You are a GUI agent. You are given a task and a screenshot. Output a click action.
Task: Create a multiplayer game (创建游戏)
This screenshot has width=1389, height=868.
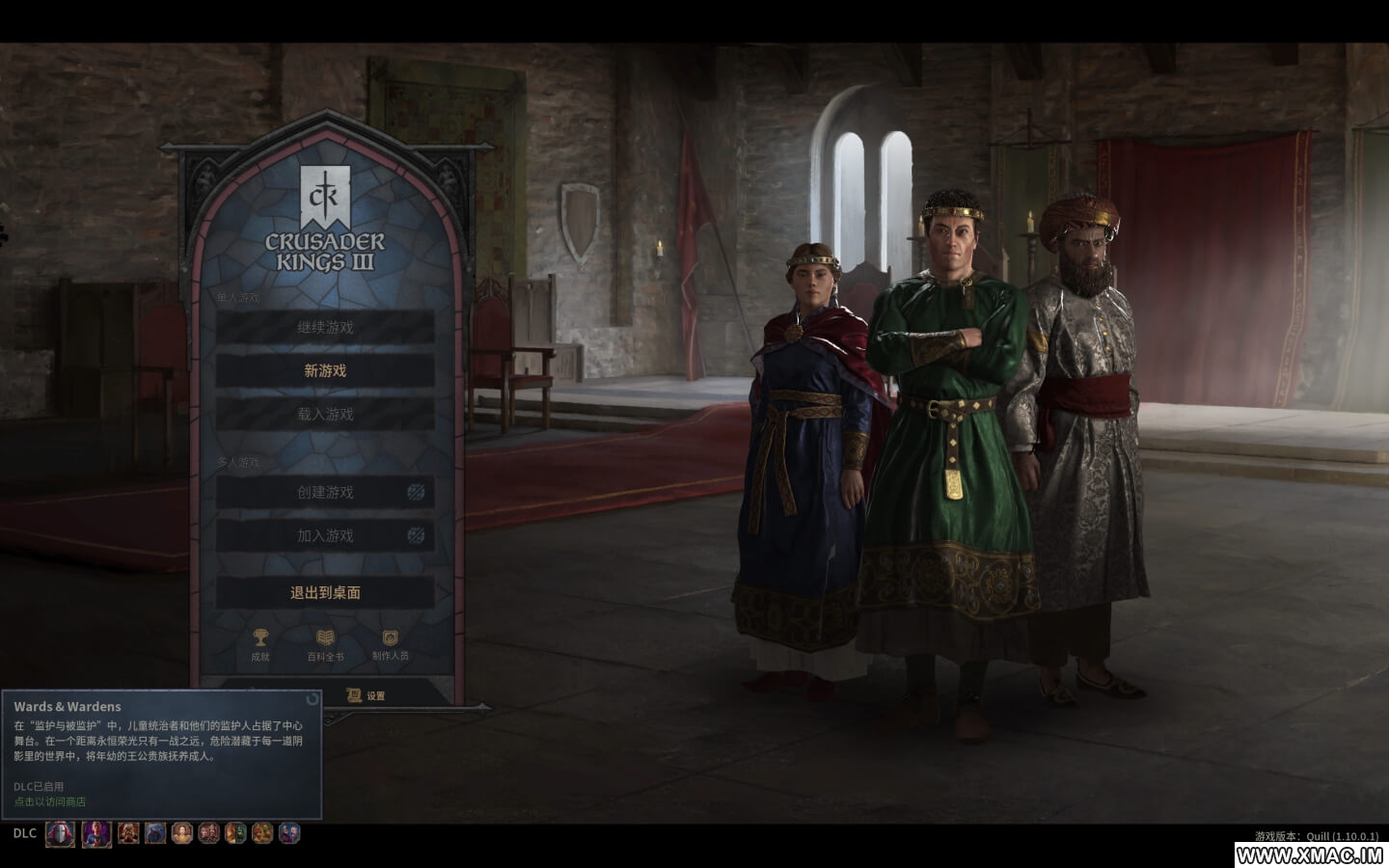pos(325,492)
